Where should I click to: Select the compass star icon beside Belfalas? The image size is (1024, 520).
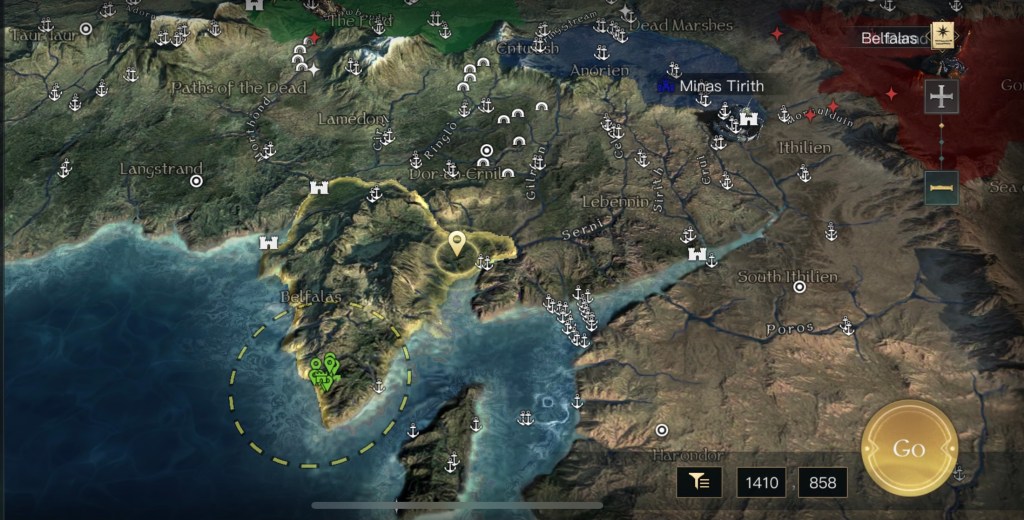click(x=942, y=37)
